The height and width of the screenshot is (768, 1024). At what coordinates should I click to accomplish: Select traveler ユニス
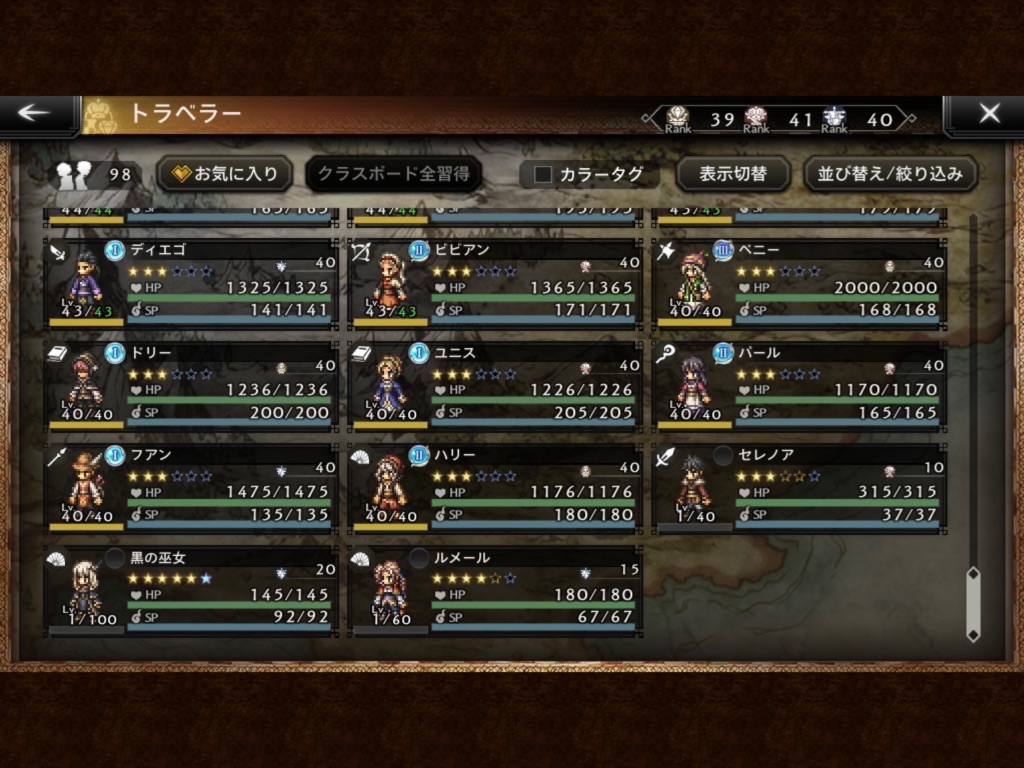click(496, 385)
